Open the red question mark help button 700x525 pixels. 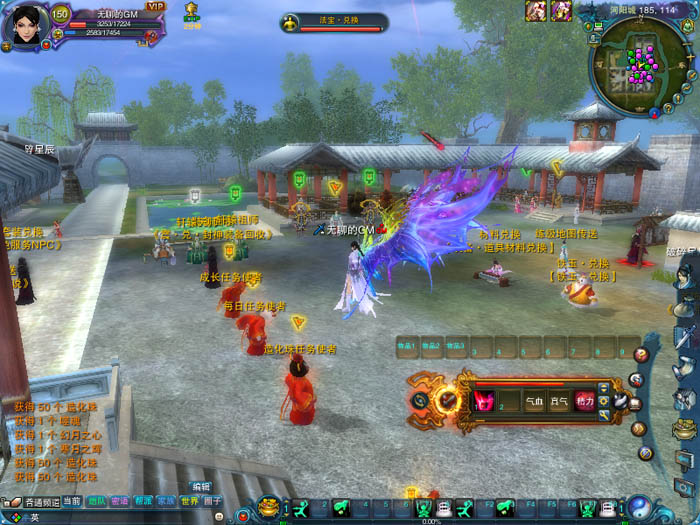pos(641,355)
